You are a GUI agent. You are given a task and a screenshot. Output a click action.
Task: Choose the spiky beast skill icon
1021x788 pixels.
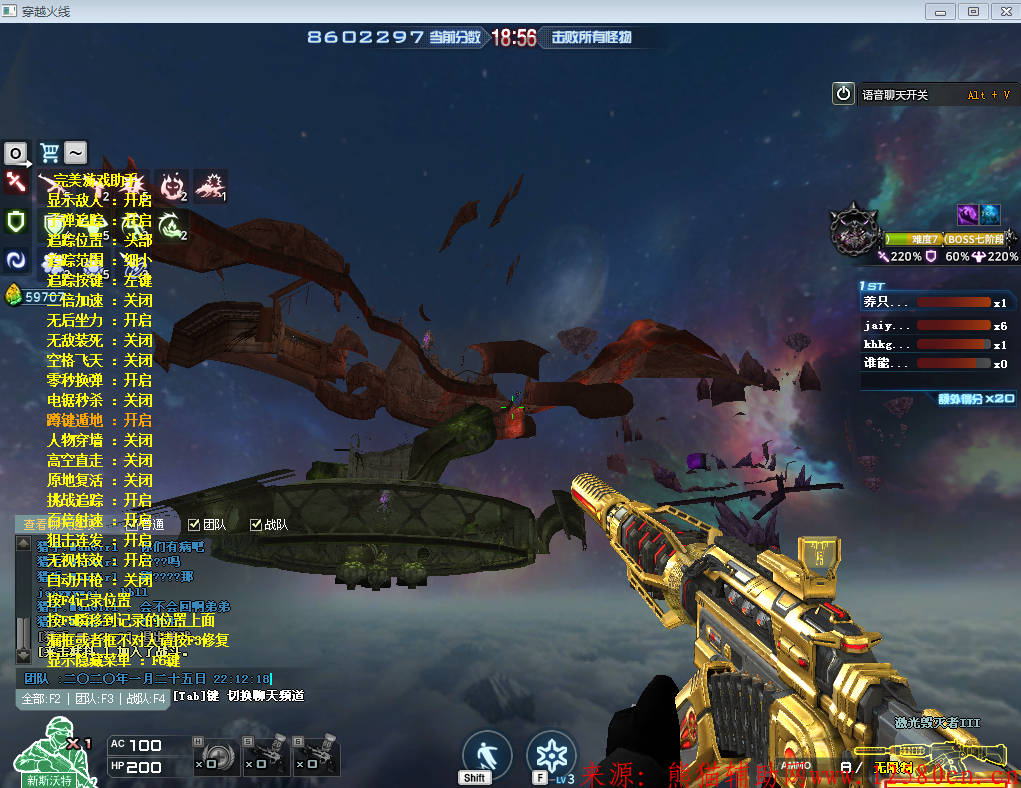tap(210, 184)
